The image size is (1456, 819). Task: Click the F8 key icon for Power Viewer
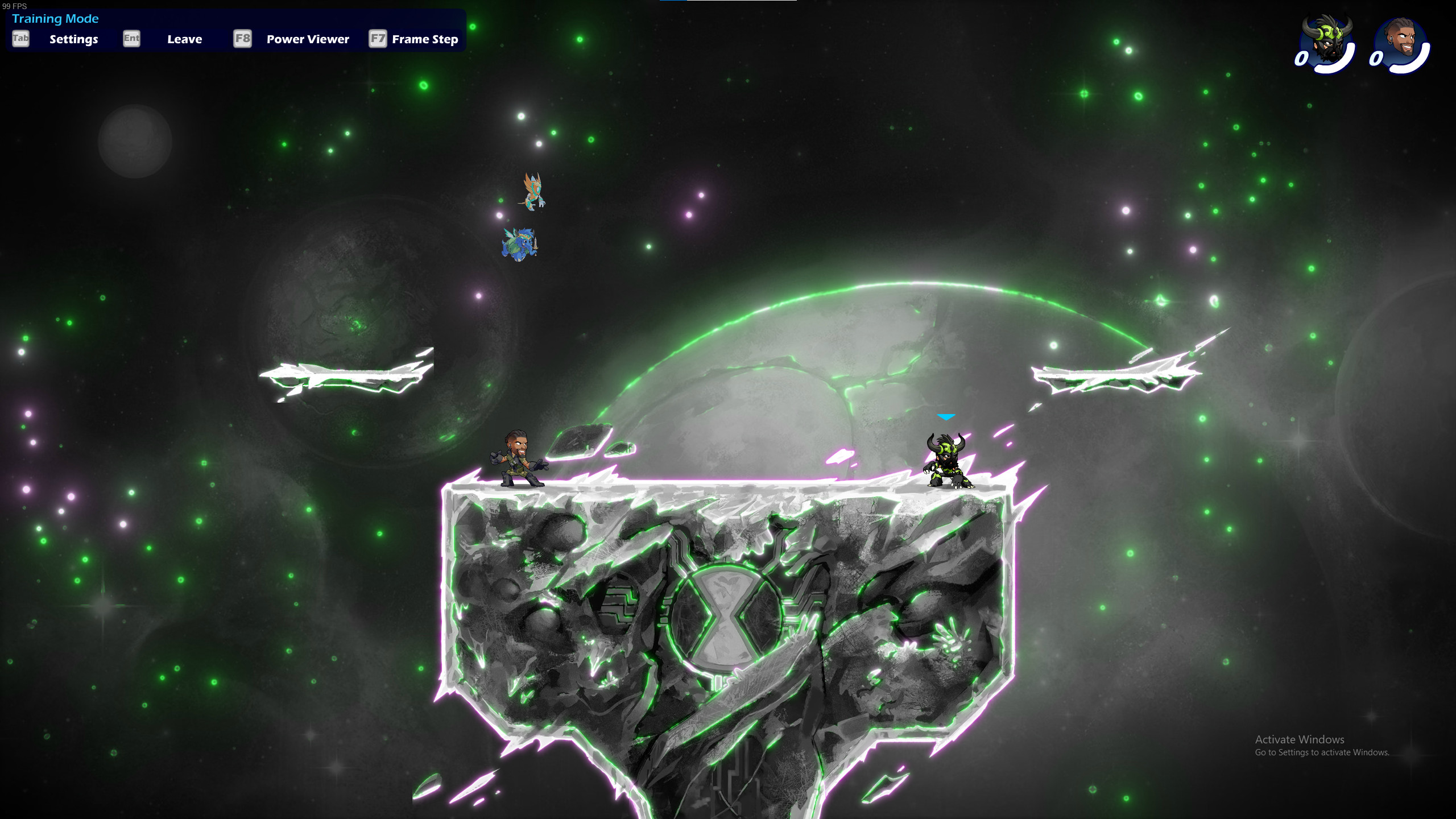point(241,40)
